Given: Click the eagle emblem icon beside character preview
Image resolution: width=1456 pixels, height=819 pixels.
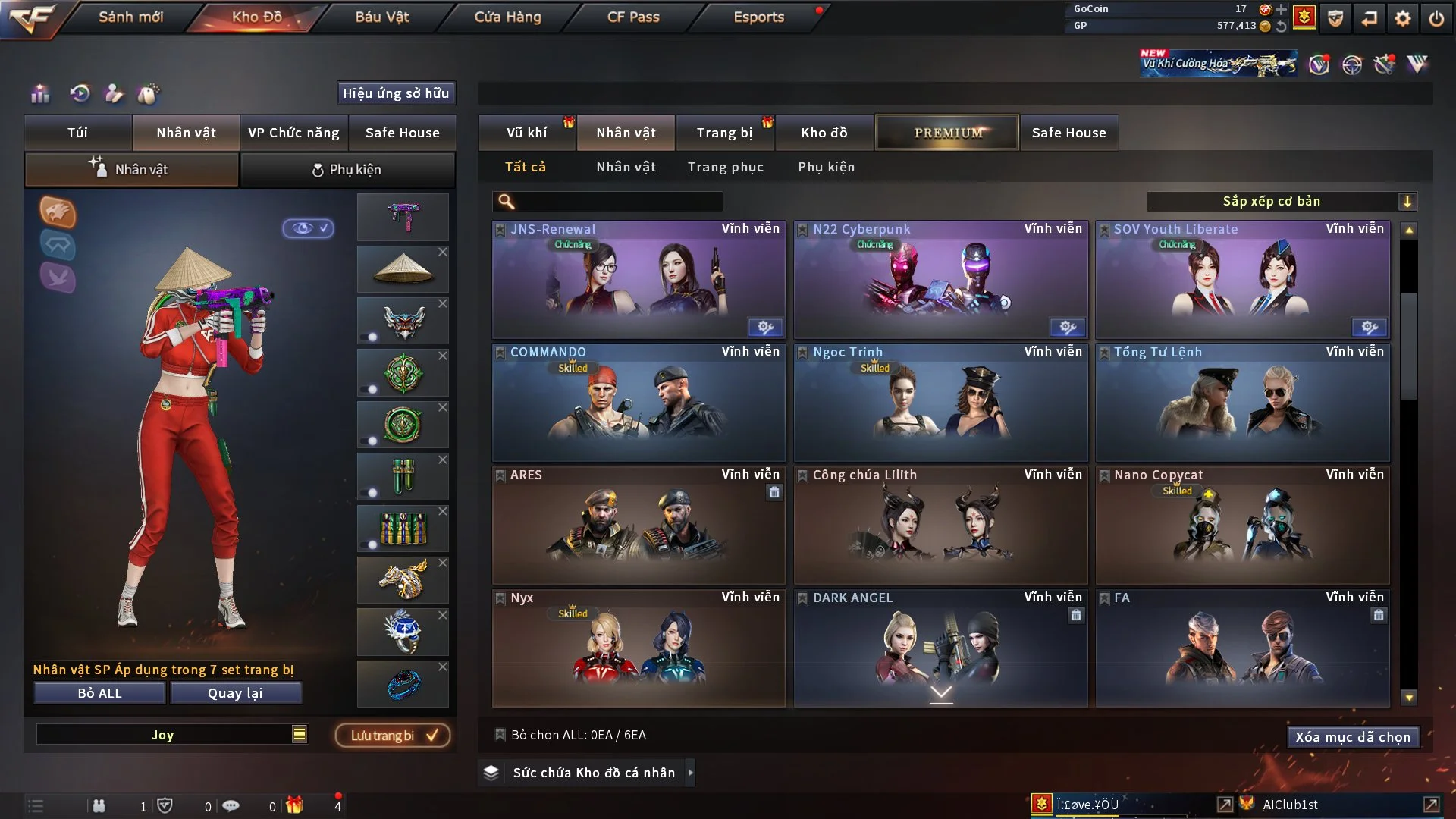Looking at the screenshot, I should tap(58, 213).
